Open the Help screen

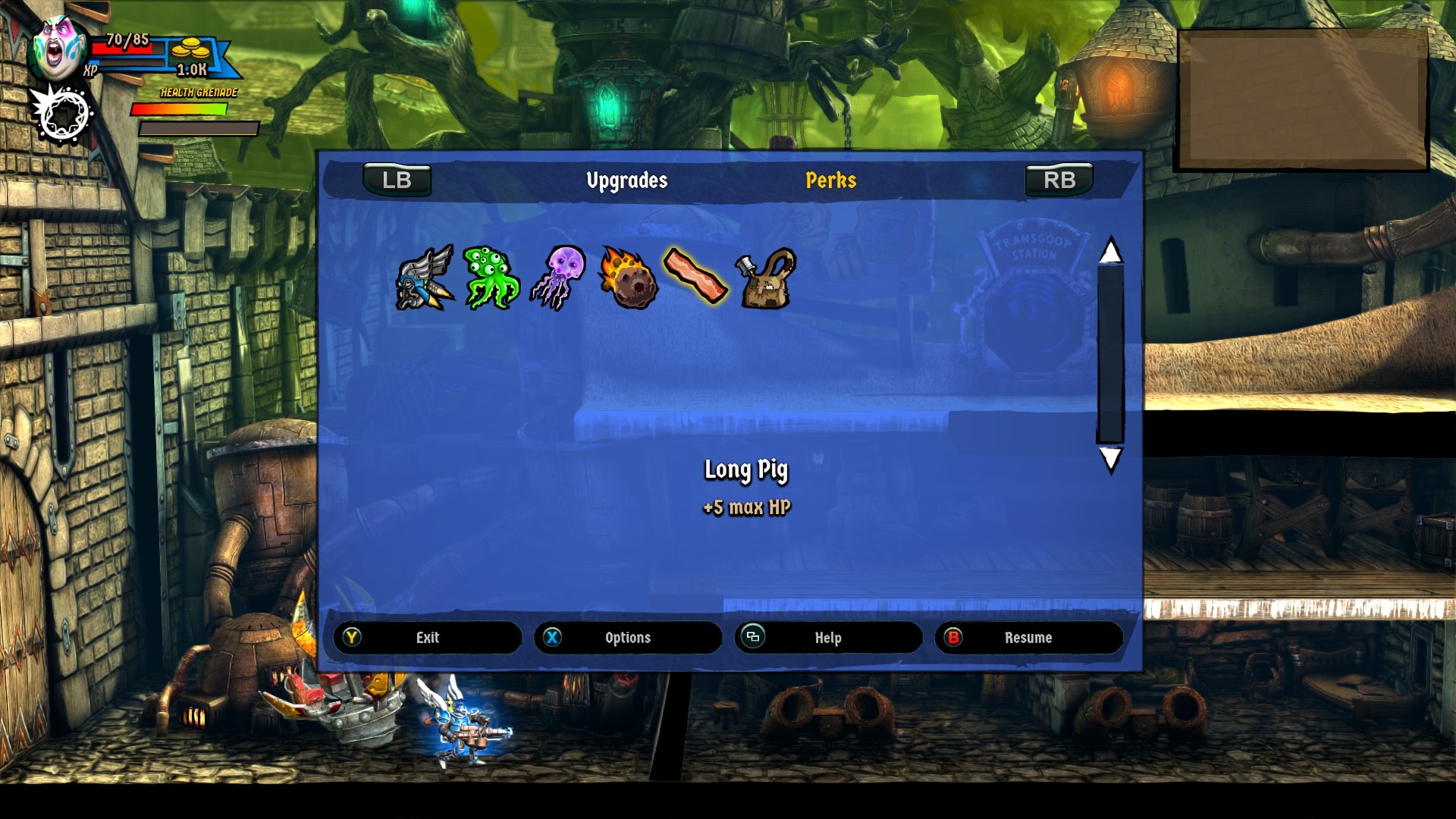point(828,638)
